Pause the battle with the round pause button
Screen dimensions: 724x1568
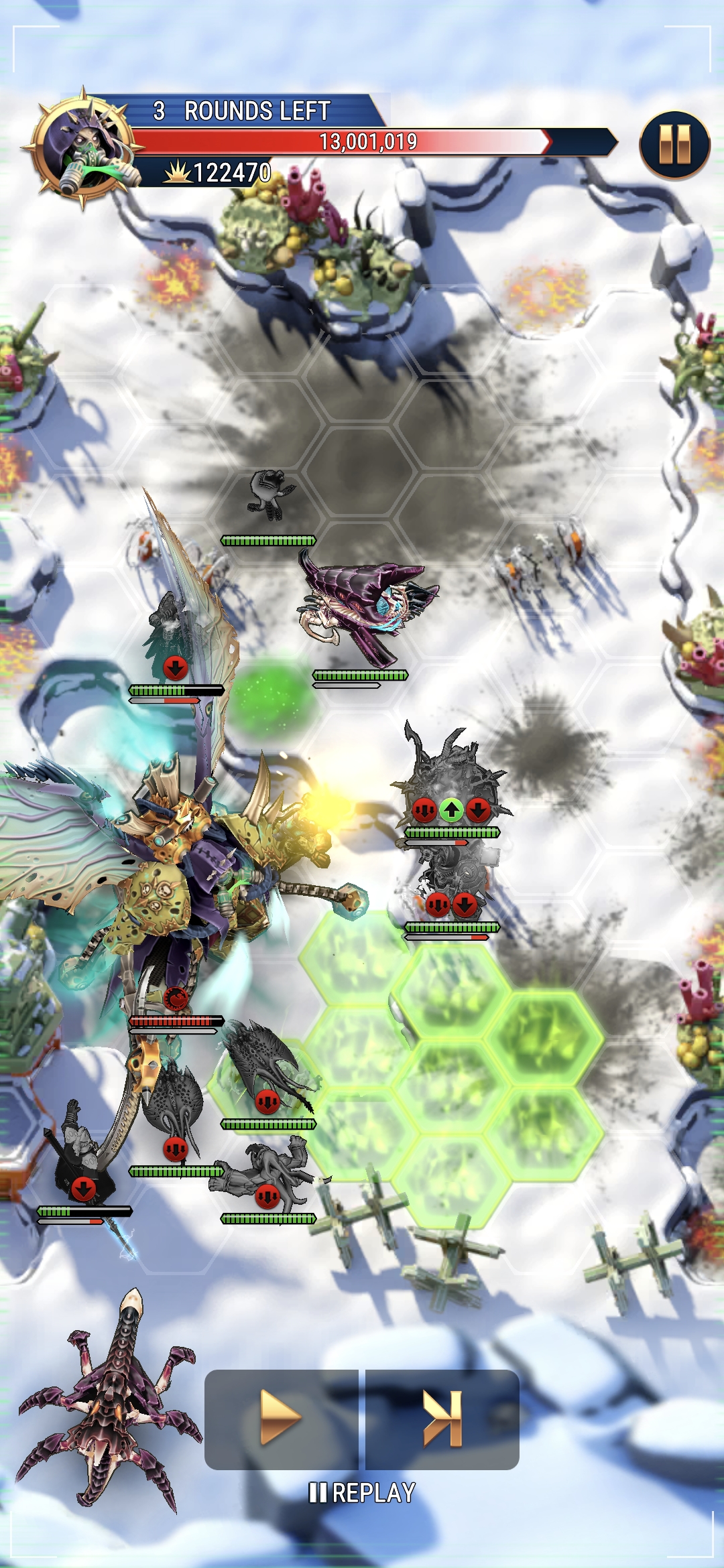click(x=674, y=145)
